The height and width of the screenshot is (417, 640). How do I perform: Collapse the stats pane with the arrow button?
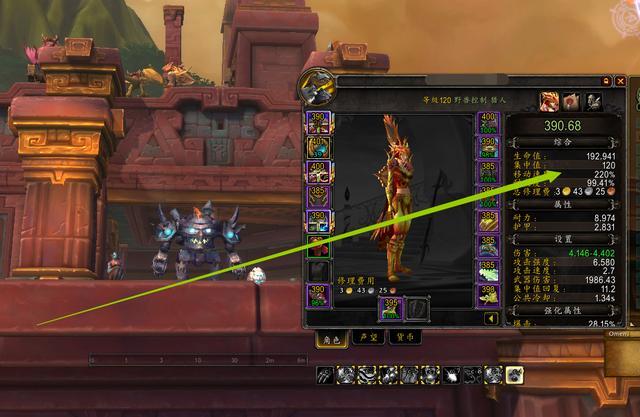pos(491,319)
